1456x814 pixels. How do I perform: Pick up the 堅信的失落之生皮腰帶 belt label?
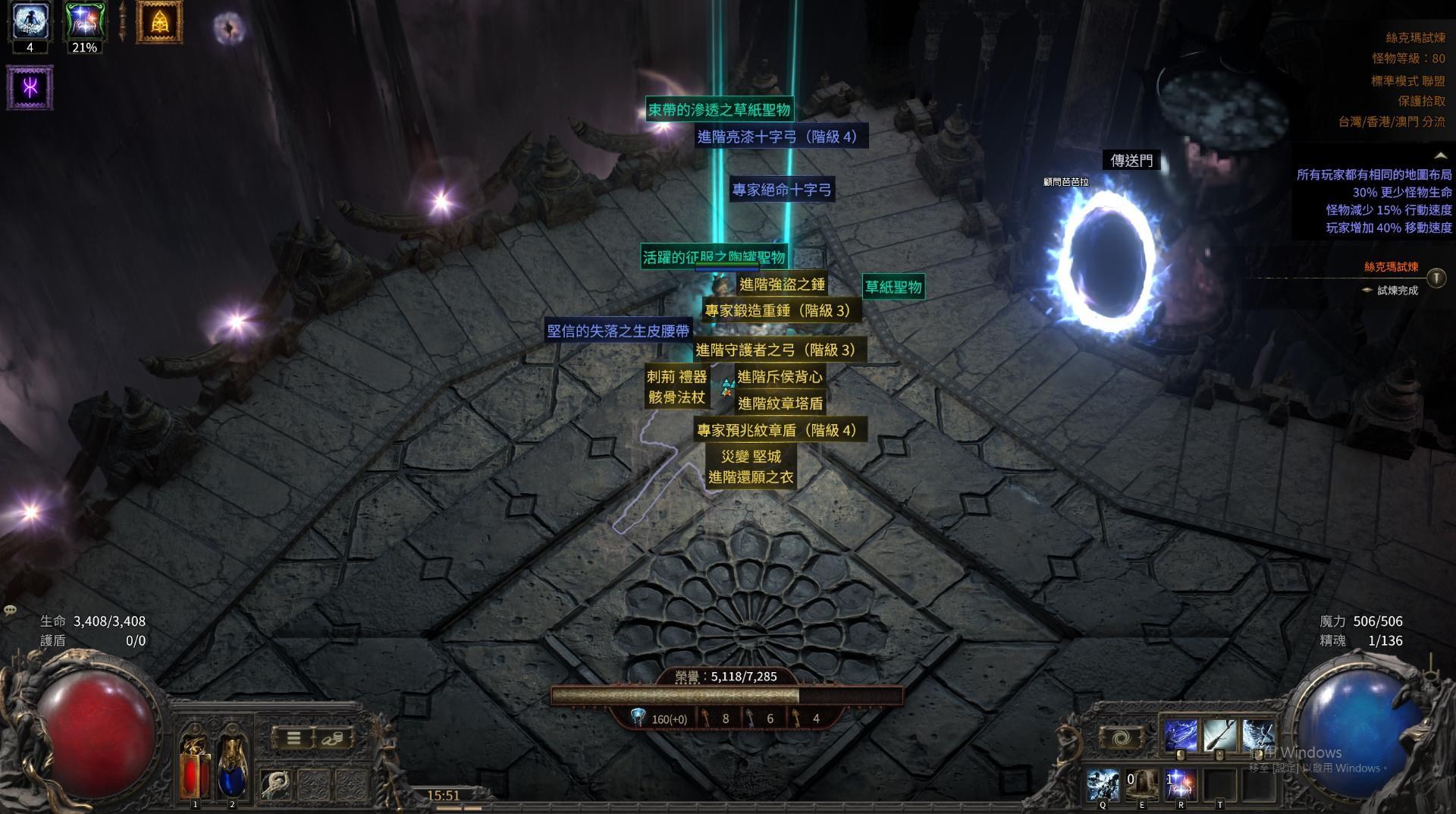[618, 331]
